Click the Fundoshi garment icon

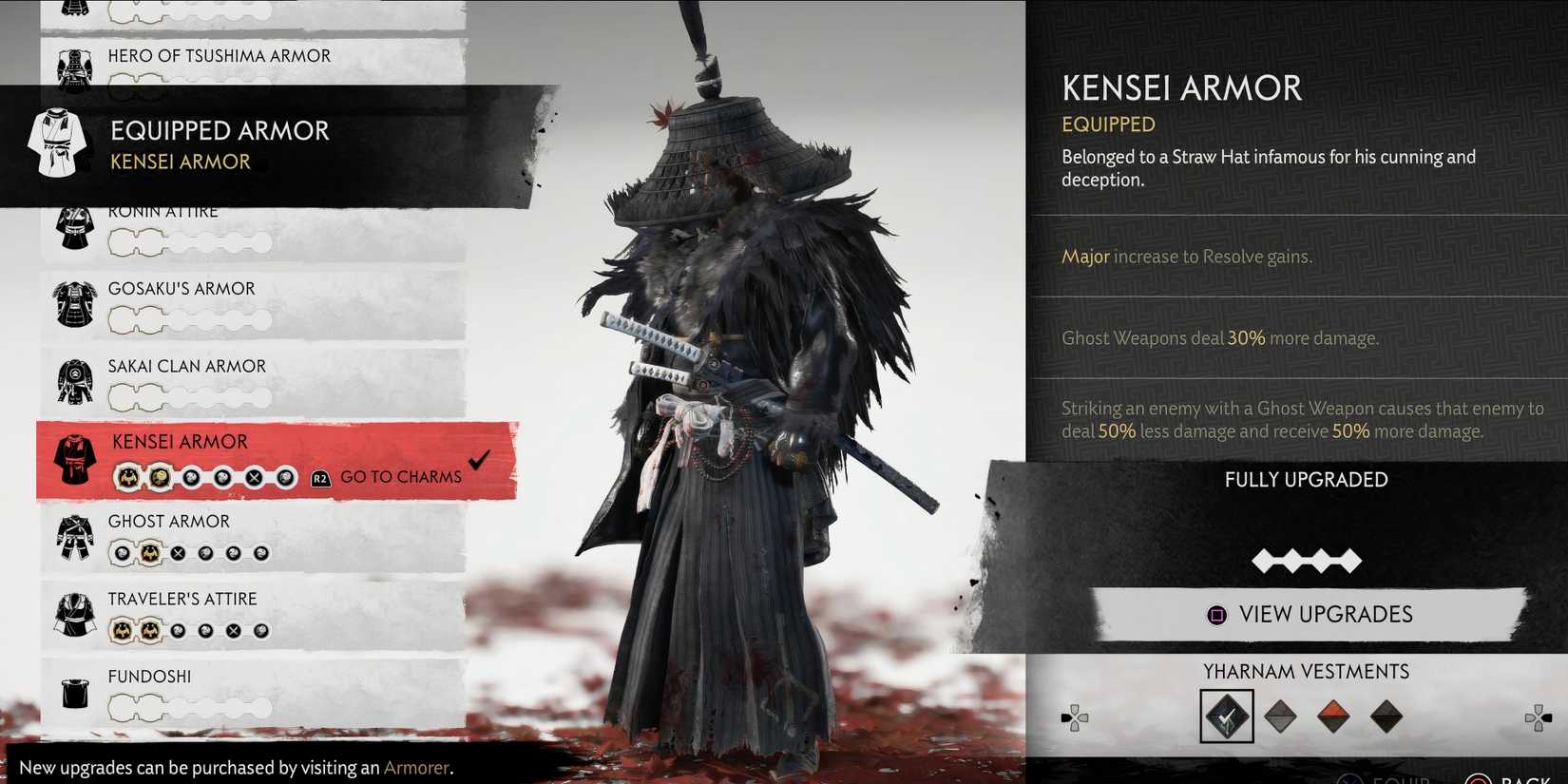[74, 692]
